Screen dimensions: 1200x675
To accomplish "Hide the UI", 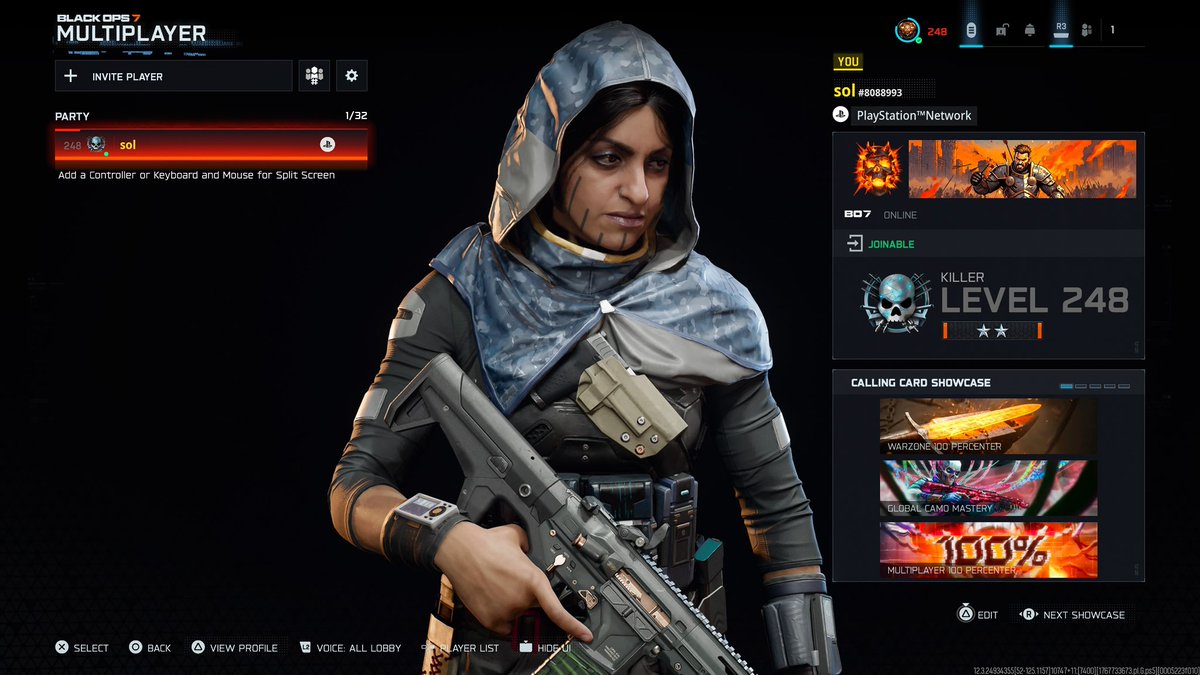I will pyautogui.click(x=545, y=648).
